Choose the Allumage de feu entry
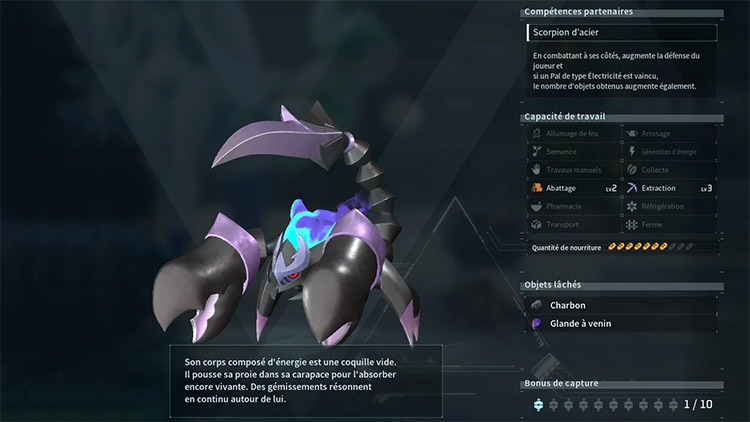Image resolution: width=750 pixels, height=422 pixels. pos(575,133)
